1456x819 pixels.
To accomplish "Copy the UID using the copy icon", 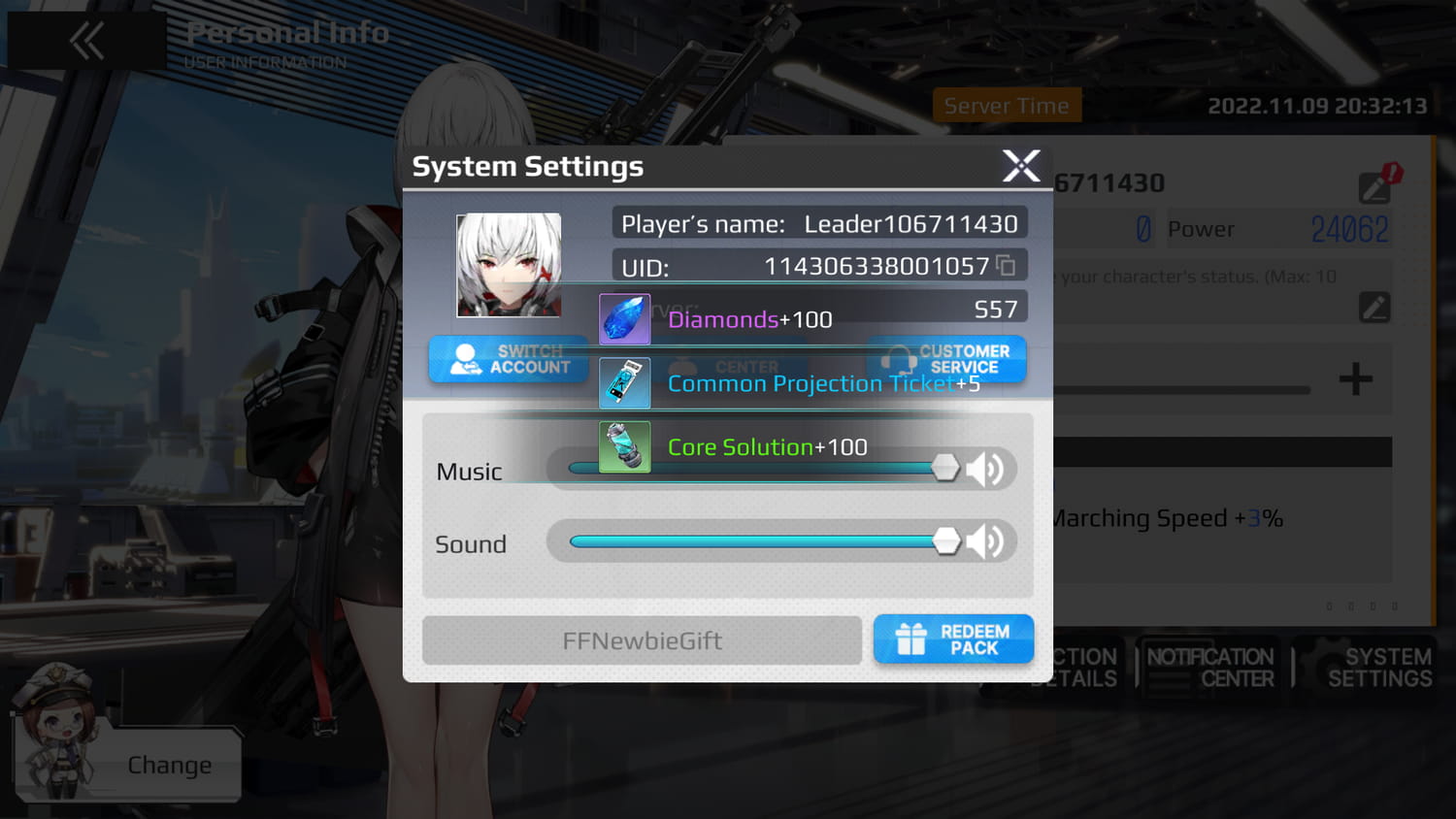I will pos(1007,266).
